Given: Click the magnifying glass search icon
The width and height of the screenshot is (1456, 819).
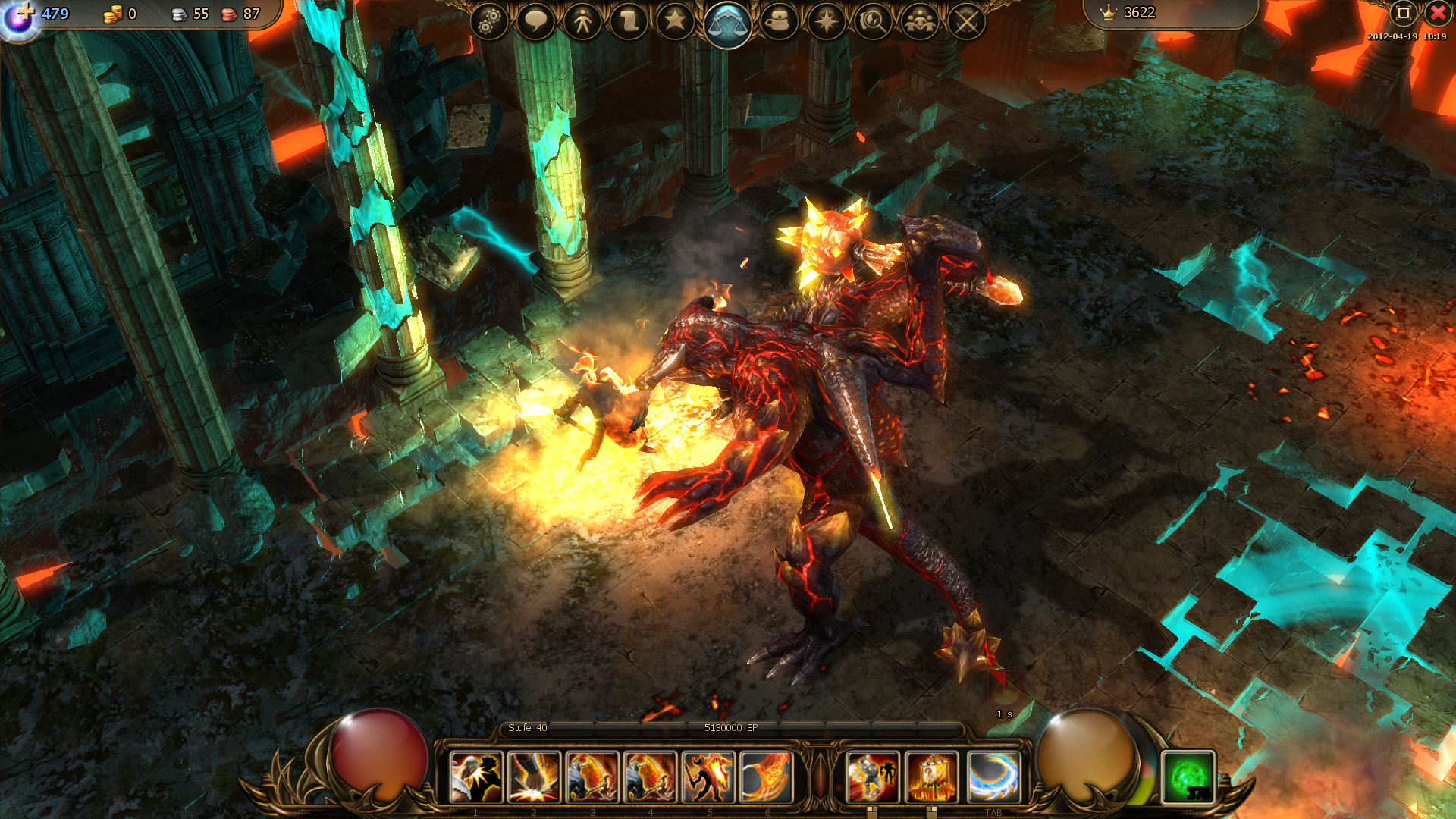Looking at the screenshot, I should point(873,21).
